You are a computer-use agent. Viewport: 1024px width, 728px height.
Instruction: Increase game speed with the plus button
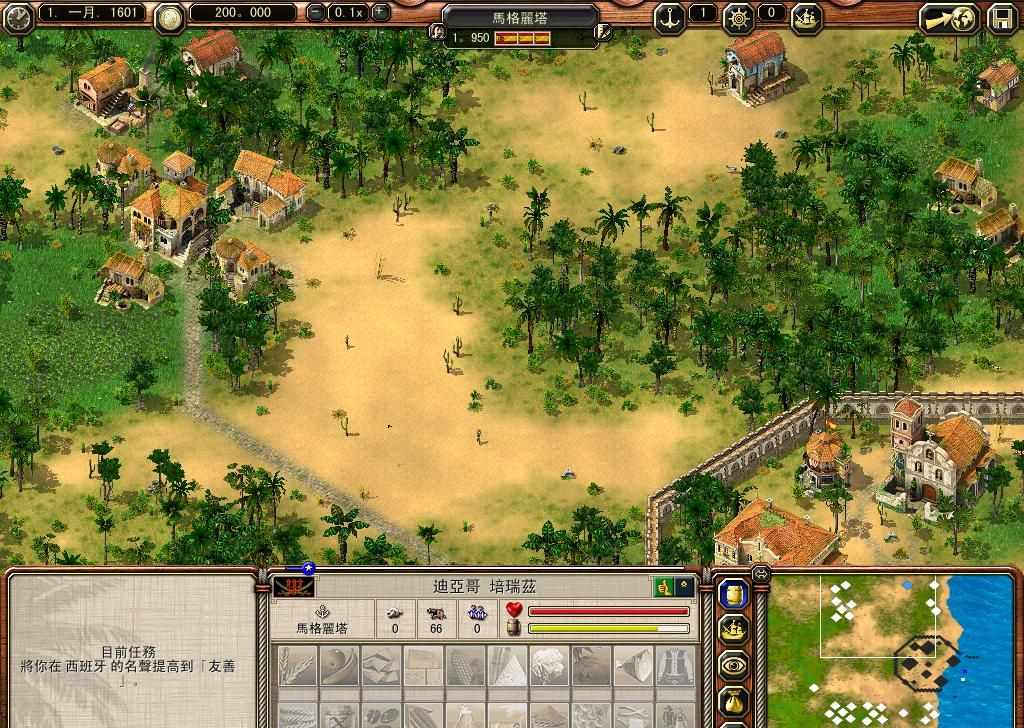[x=380, y=13]
